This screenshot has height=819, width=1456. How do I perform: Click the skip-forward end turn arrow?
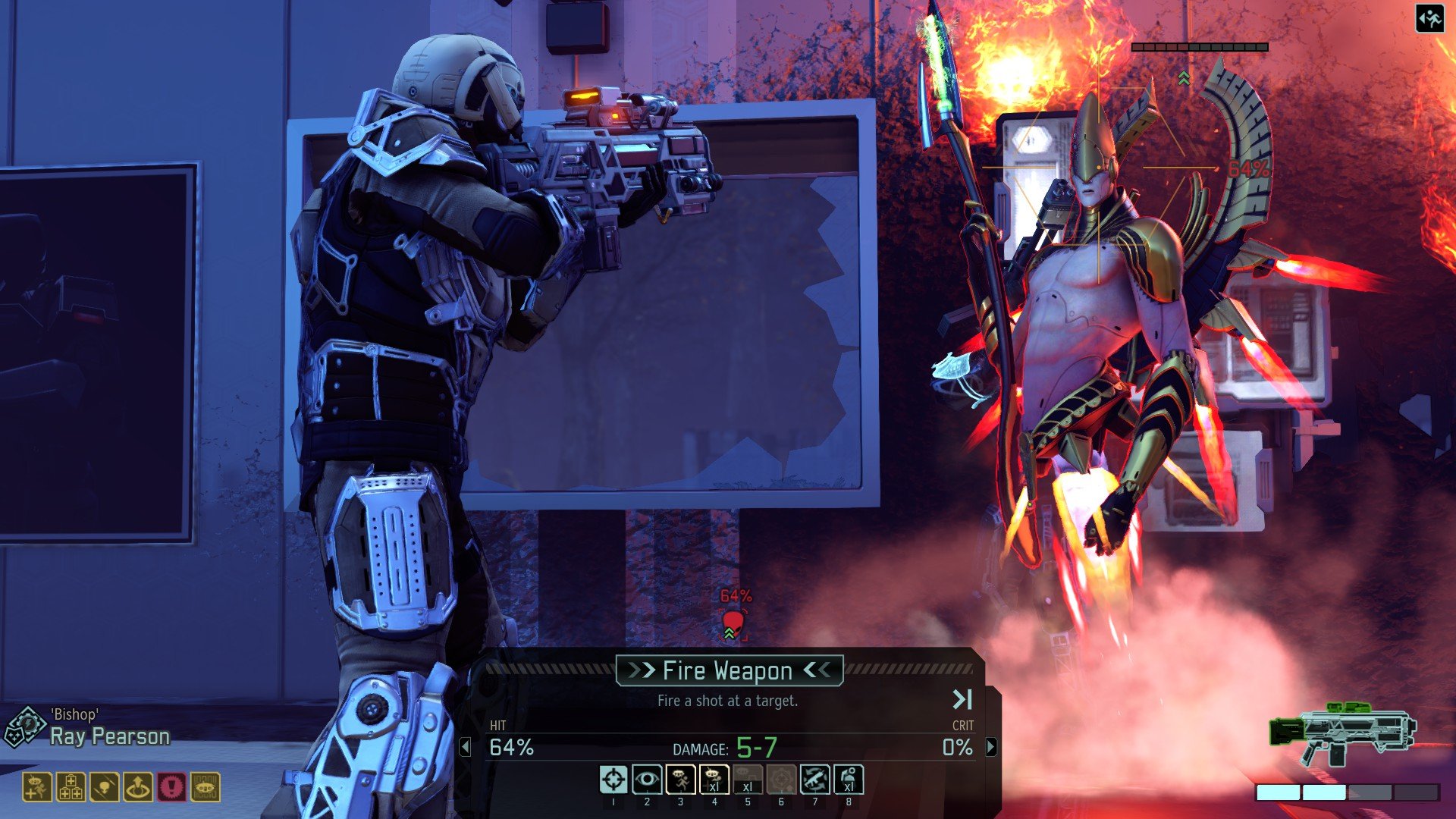click(962, 699)
